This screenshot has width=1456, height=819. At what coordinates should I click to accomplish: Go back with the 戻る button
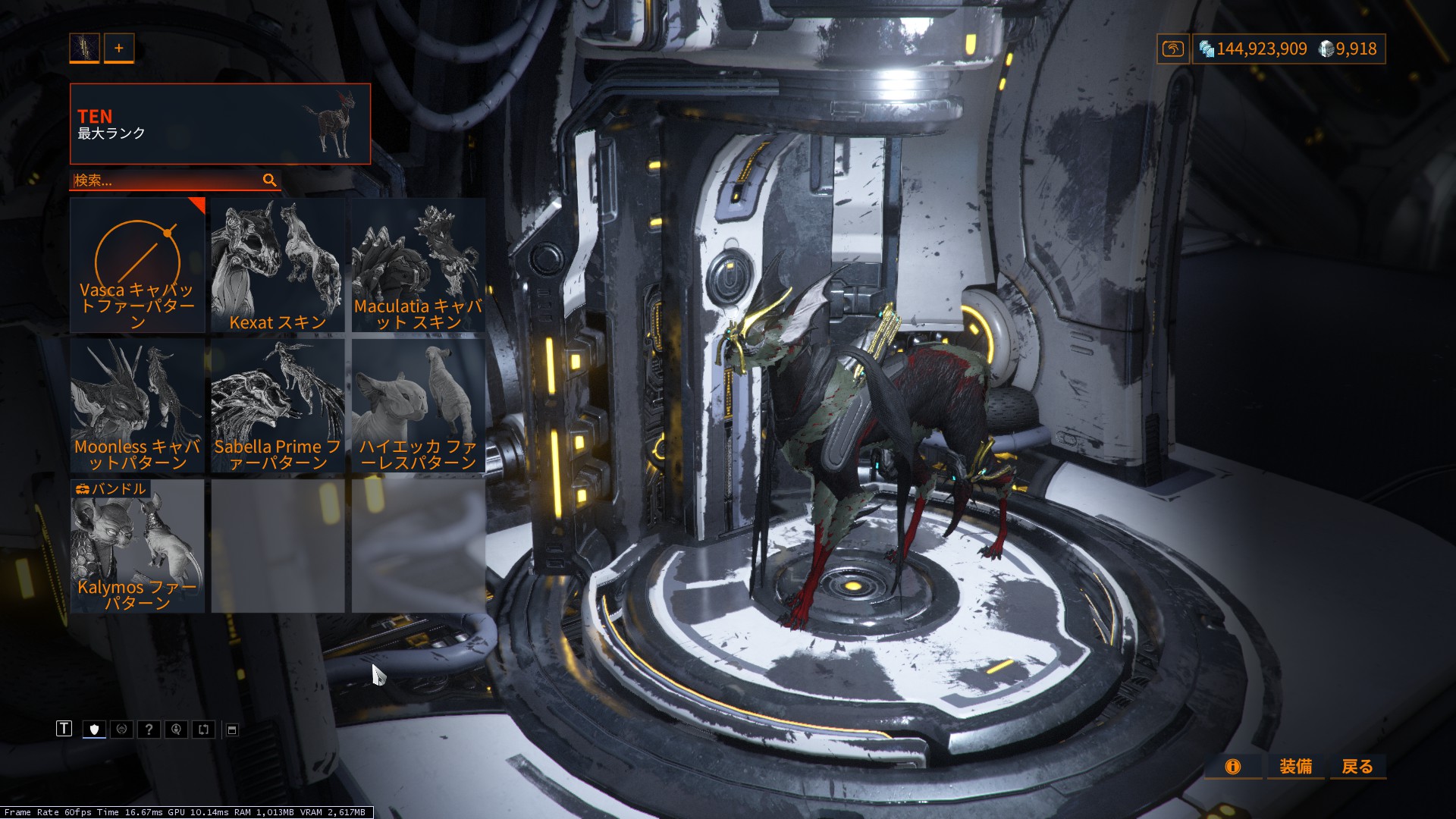tap(1357, 767)
